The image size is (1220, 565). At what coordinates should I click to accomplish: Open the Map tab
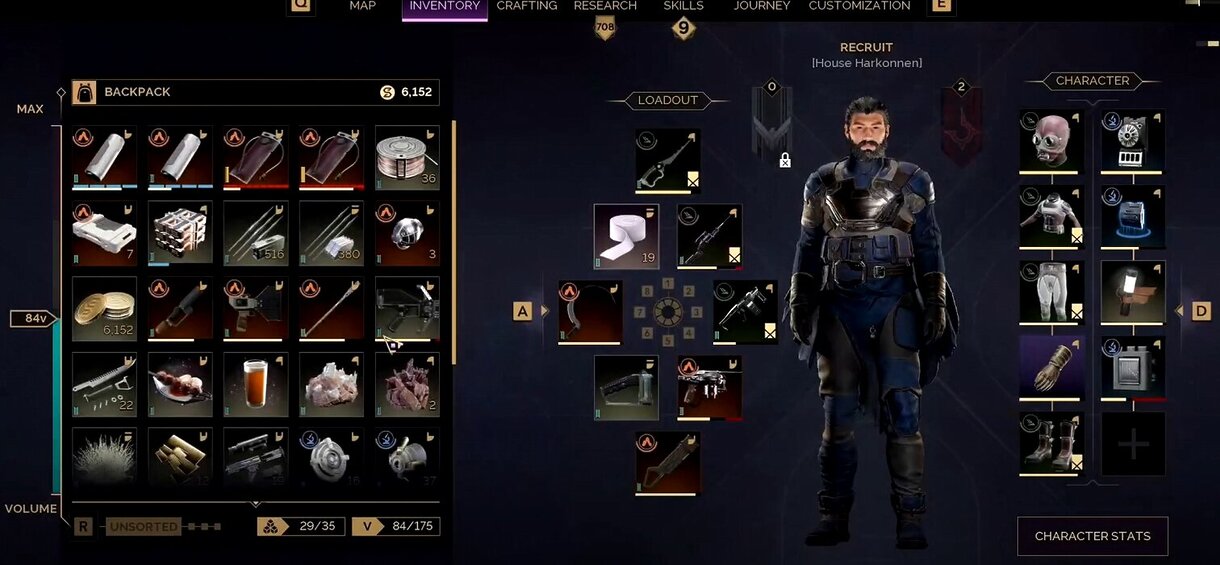362,6
